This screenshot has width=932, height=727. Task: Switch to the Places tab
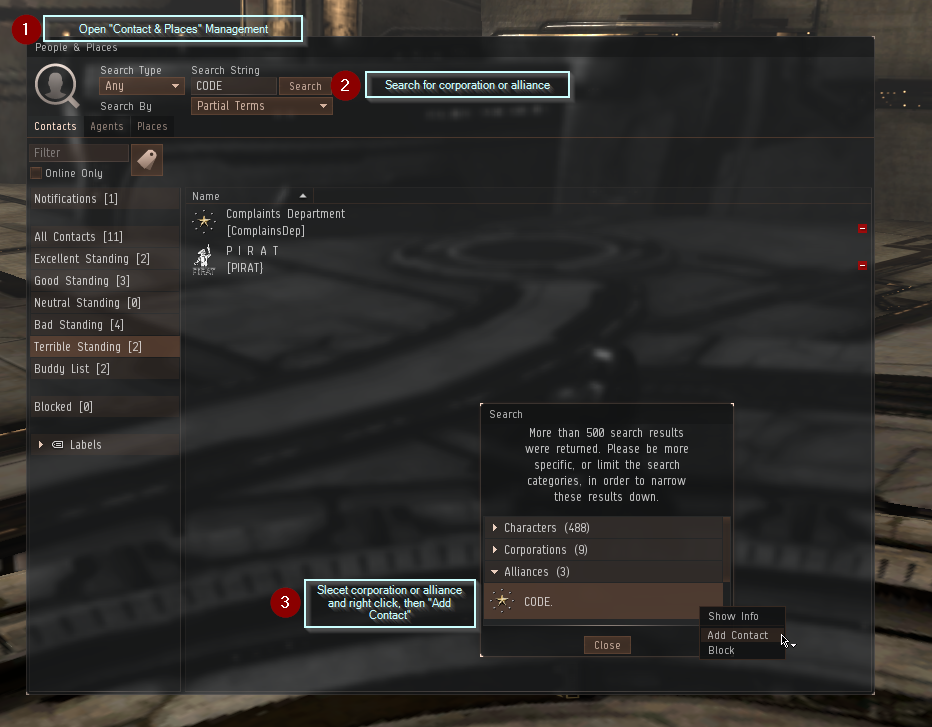(x=152, y=127)
